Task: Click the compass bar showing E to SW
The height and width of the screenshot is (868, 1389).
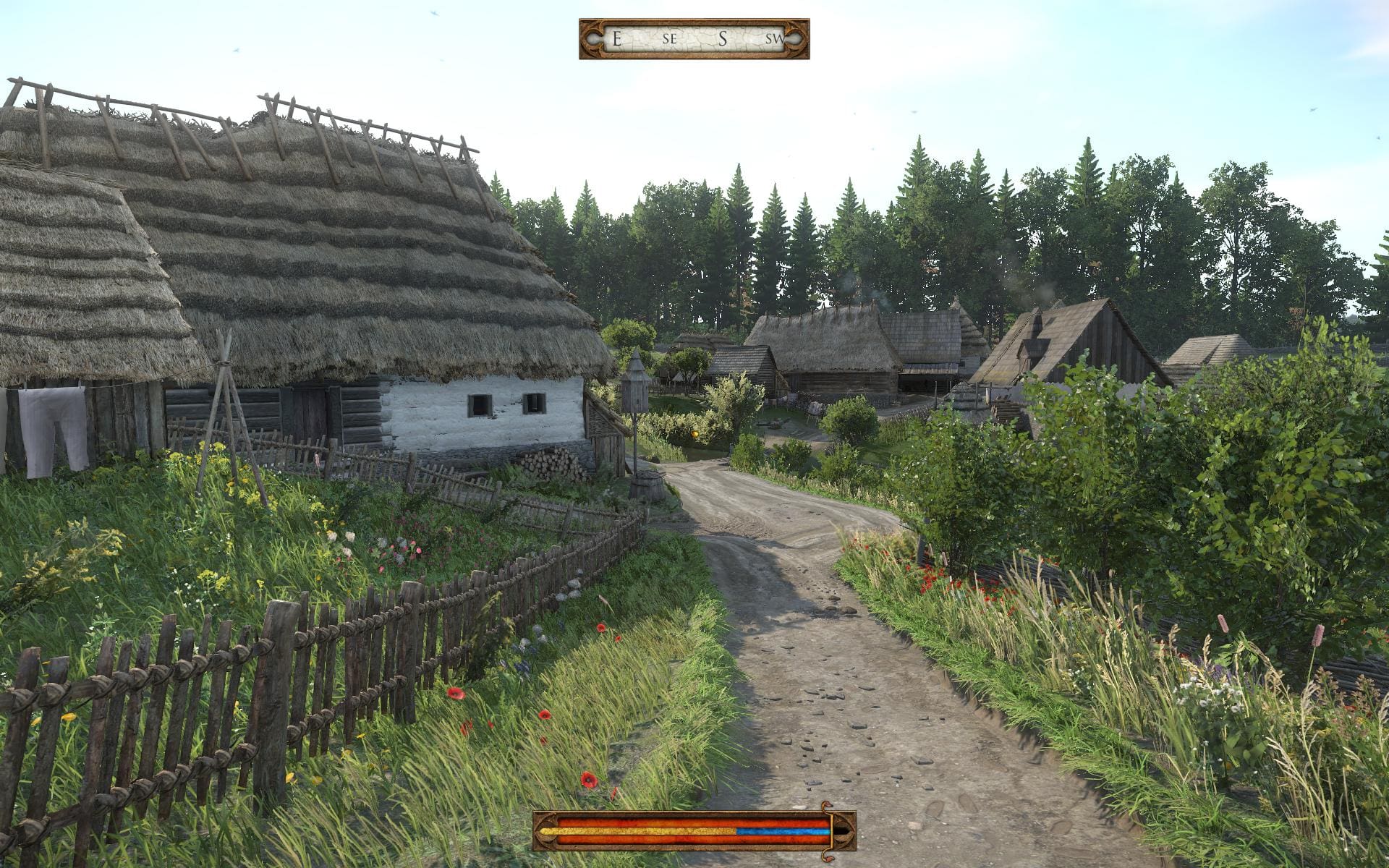Action: pos(694,39)
